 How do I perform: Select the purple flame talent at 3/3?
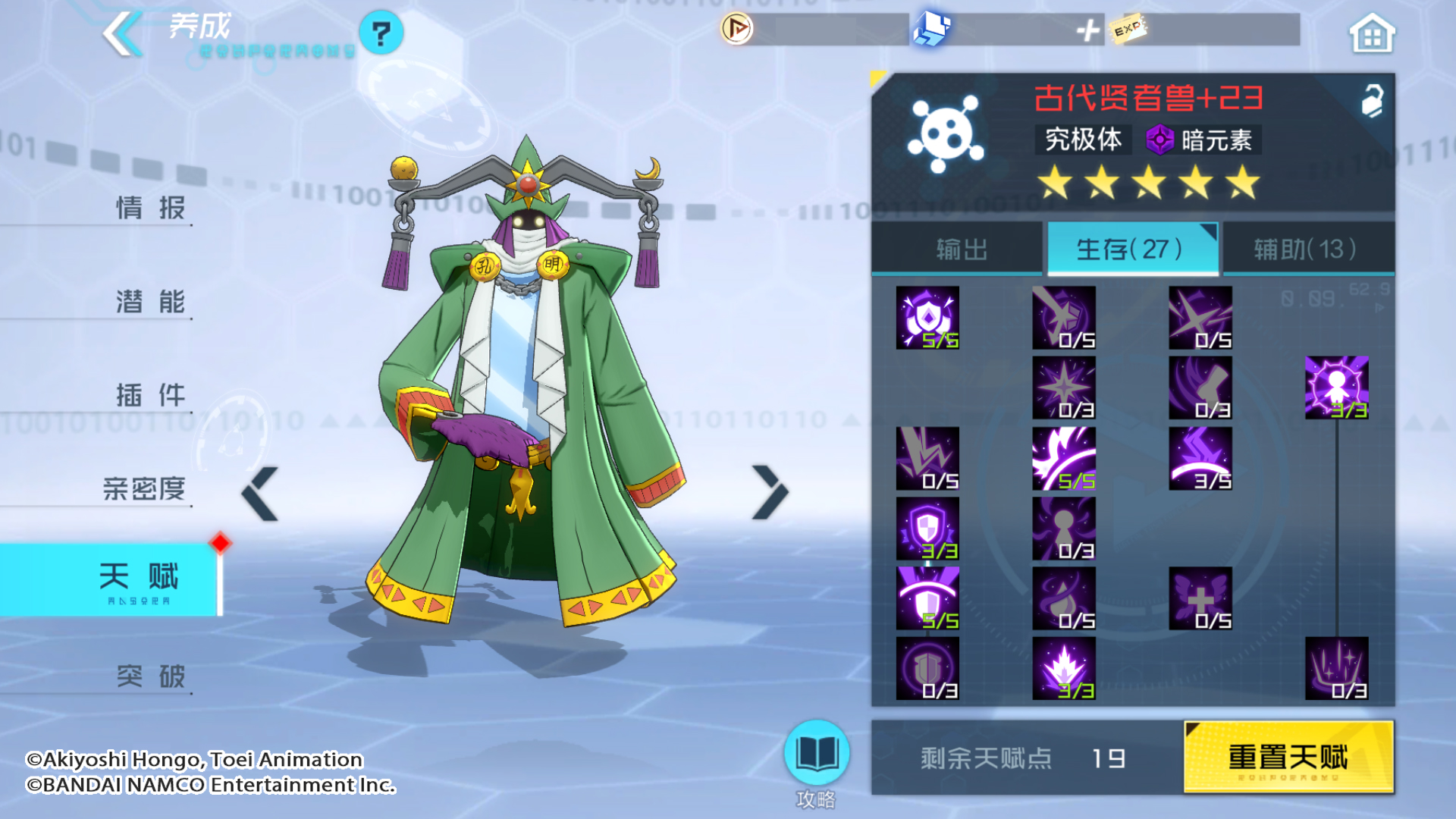[1063, 668]
